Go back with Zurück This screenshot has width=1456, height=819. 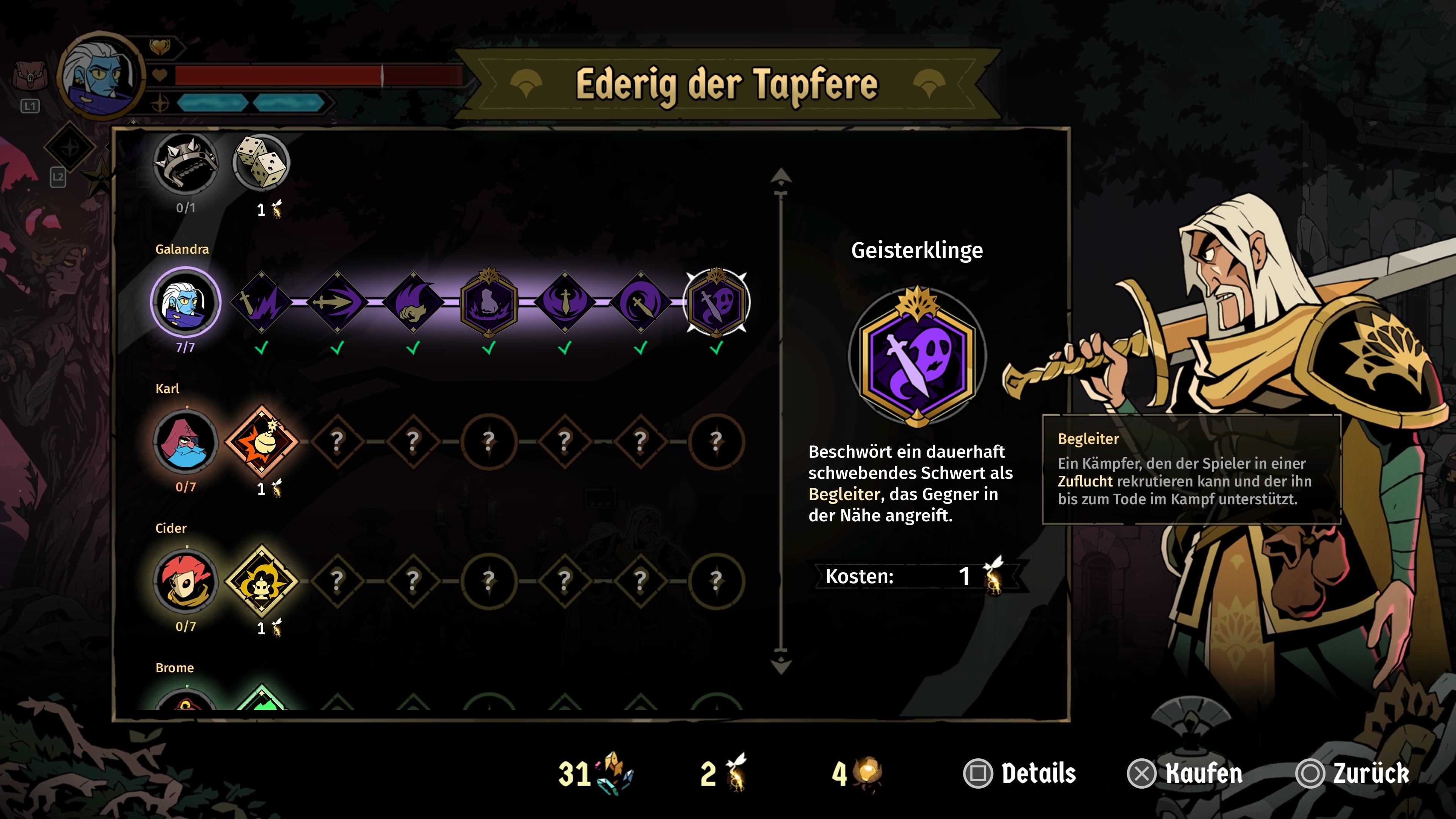coord(1352,773)
